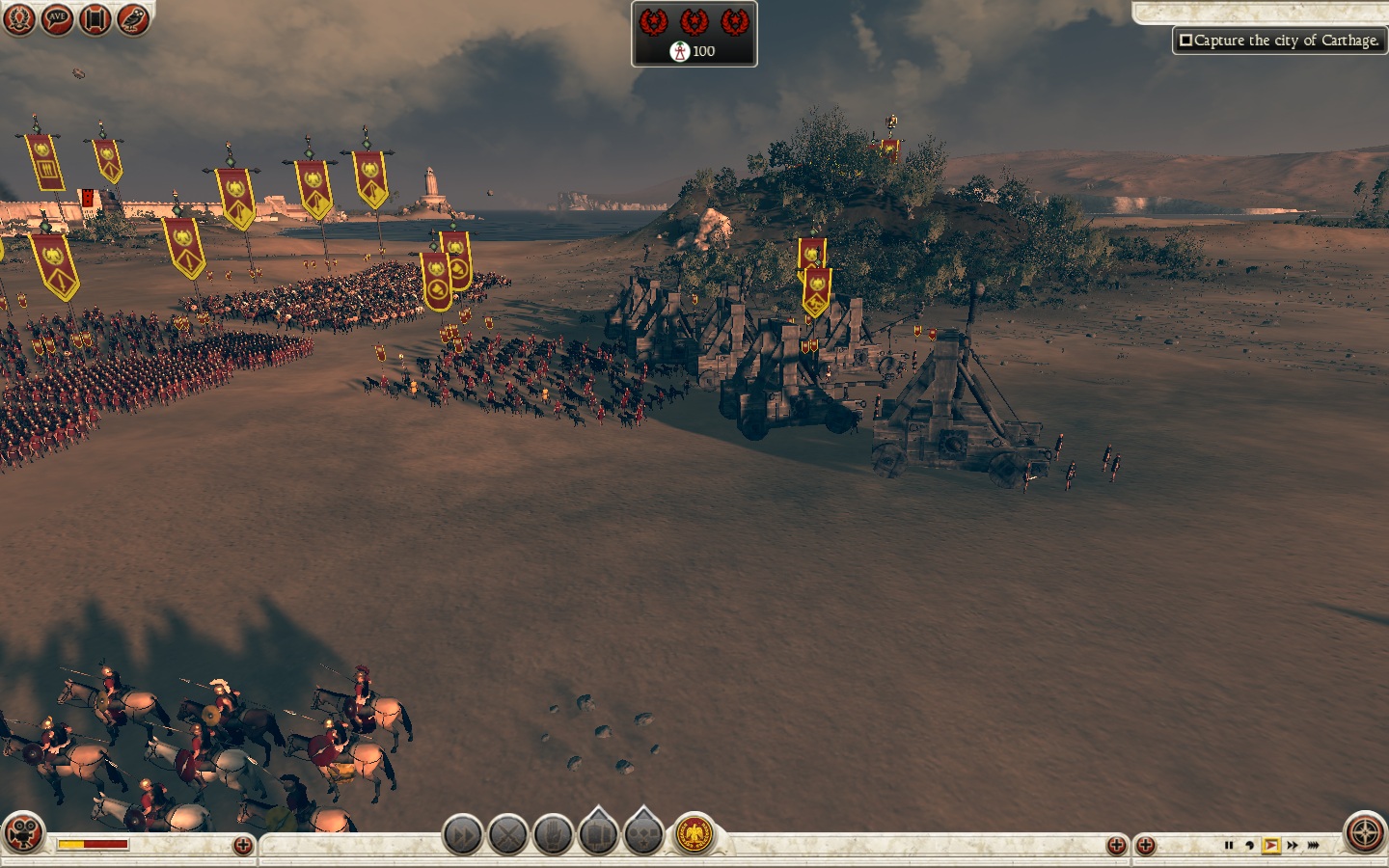Toggle run mode double-arrow order
The width and height of the screenshot is (1389, 868).
[x=462, y=834]
